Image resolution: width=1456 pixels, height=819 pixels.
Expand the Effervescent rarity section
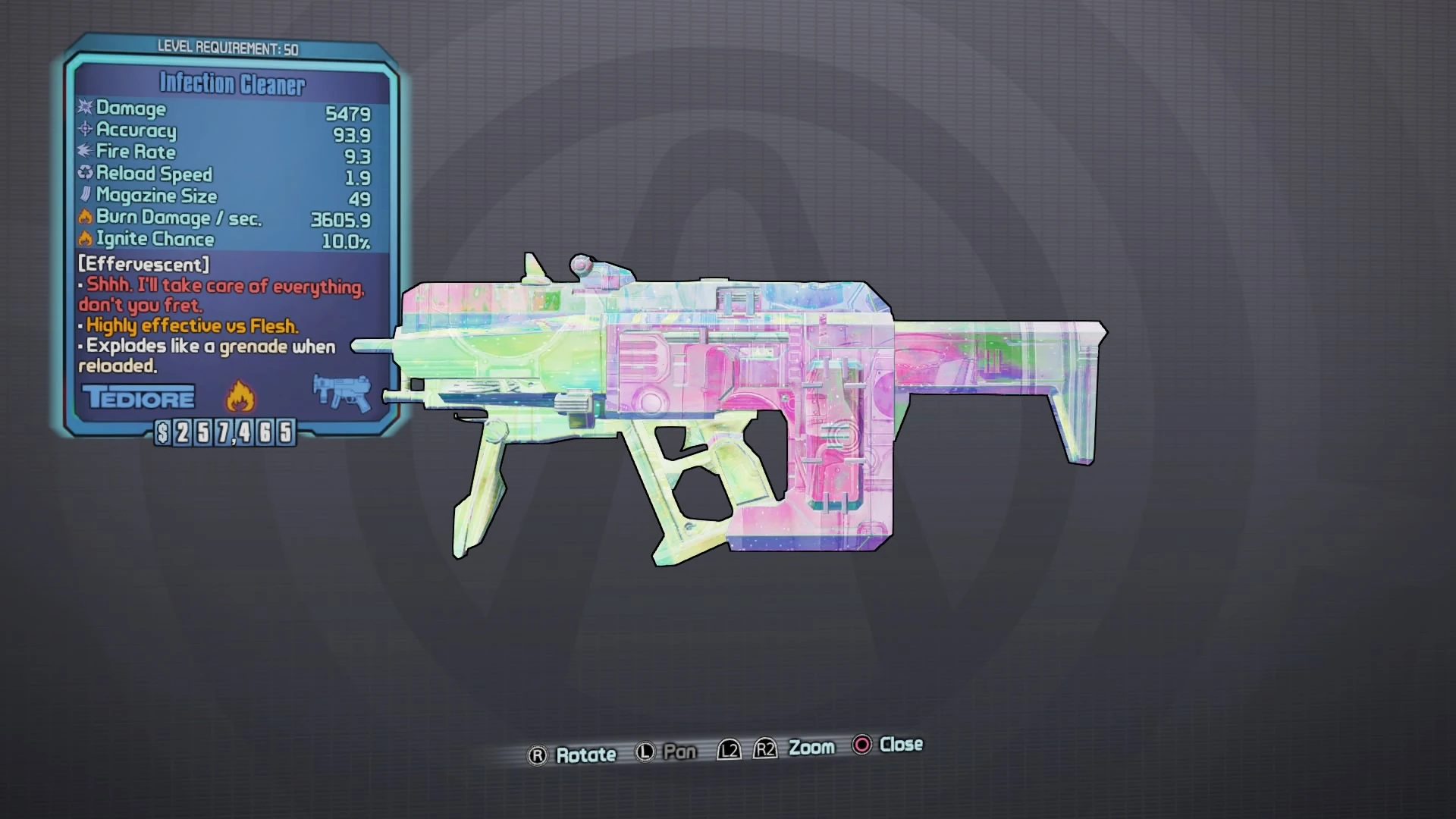click(x=143, y=265)
